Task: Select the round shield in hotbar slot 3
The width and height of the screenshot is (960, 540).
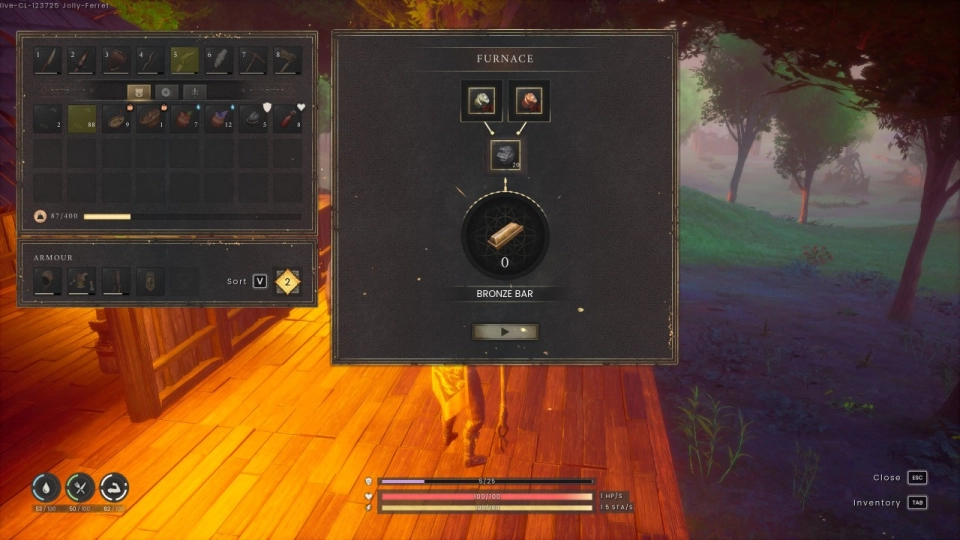Action: coord(116,61)
